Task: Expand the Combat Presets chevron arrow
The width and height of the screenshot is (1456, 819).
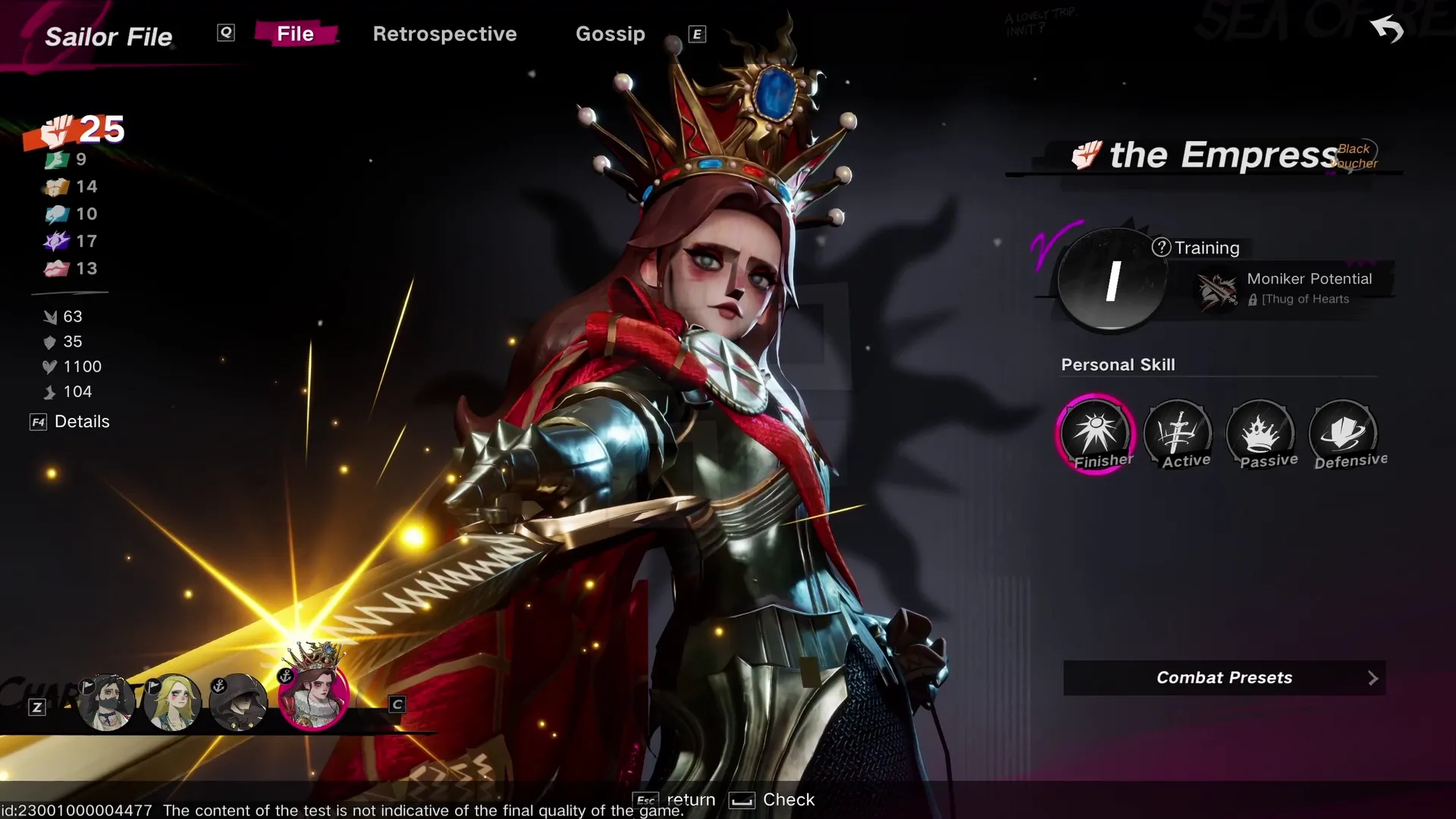Action: 1373,677
